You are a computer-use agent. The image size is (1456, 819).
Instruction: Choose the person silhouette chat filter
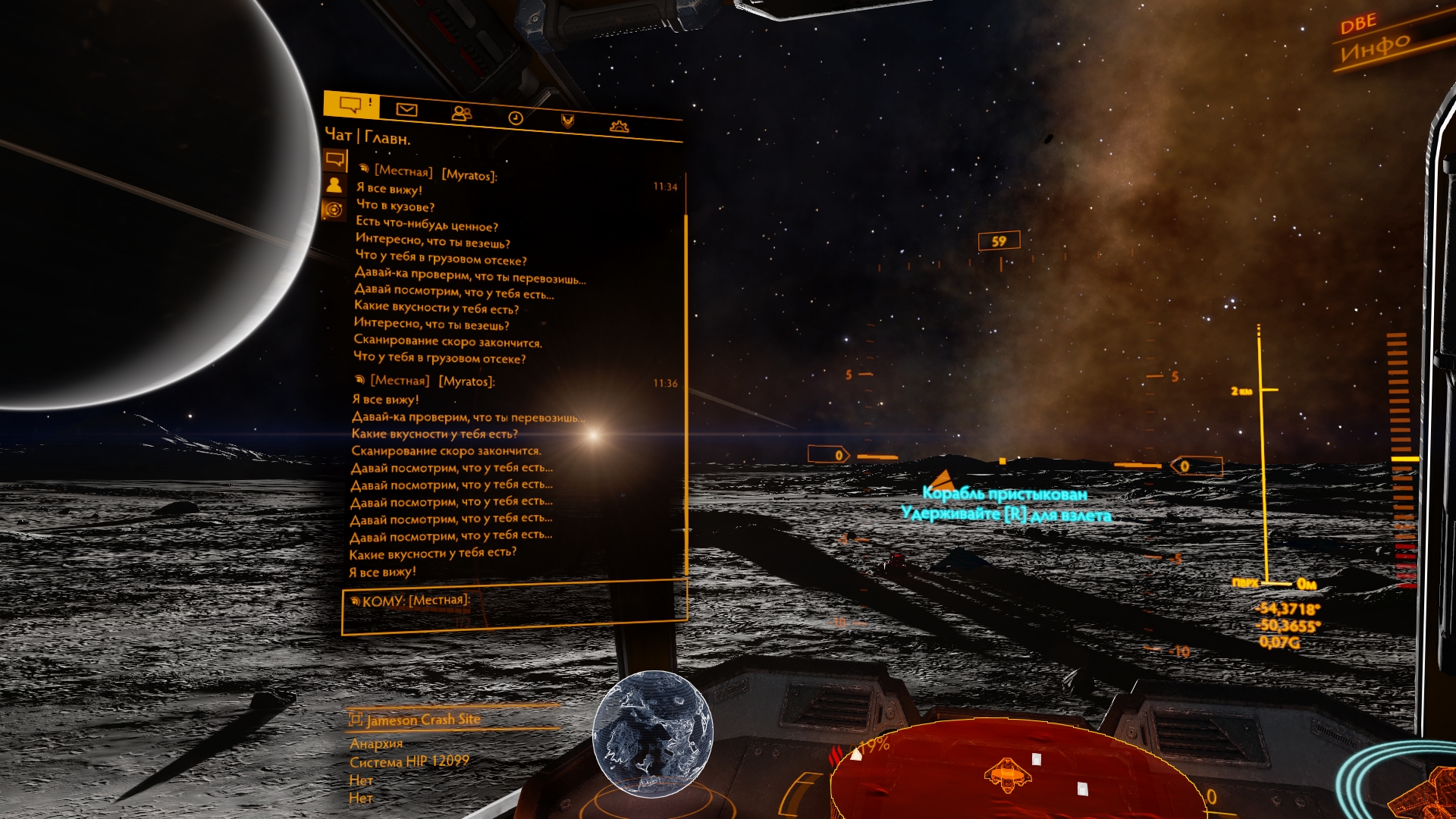(334, 185)
